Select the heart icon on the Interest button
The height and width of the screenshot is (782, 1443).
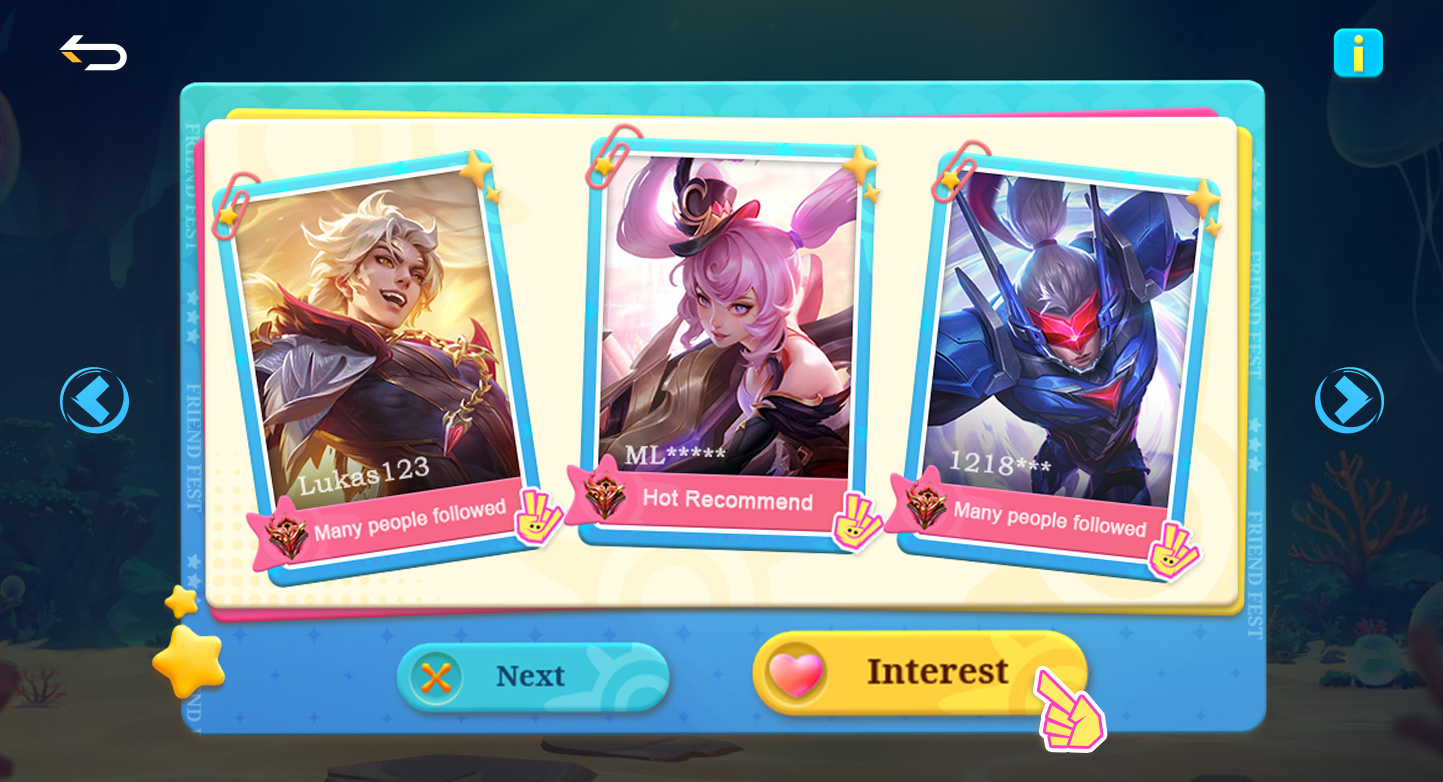pyautogui.click(x=795, y=672)
